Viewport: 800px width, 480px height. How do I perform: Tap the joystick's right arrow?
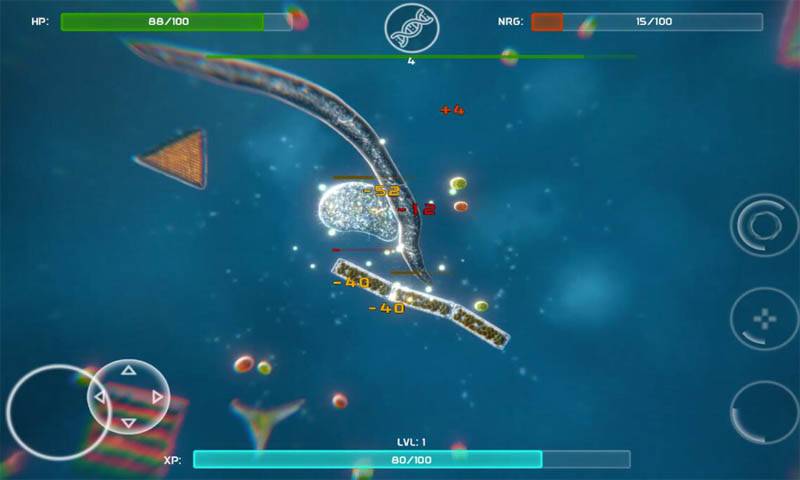[x=157, y=397]
